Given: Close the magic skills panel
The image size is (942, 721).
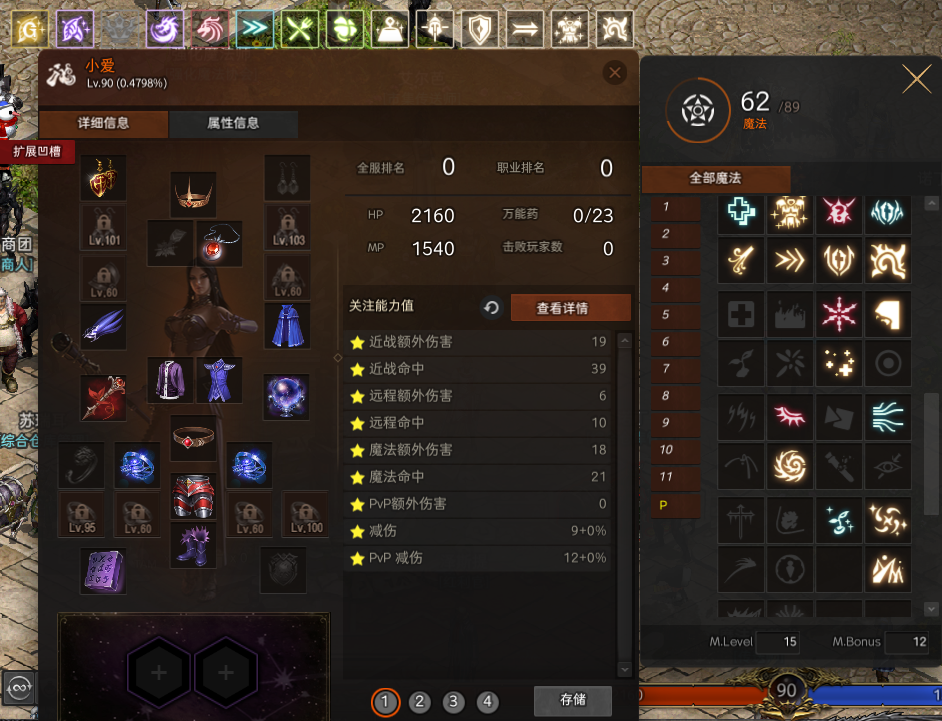Looking at the screenshot, I should tap(916, 80).
